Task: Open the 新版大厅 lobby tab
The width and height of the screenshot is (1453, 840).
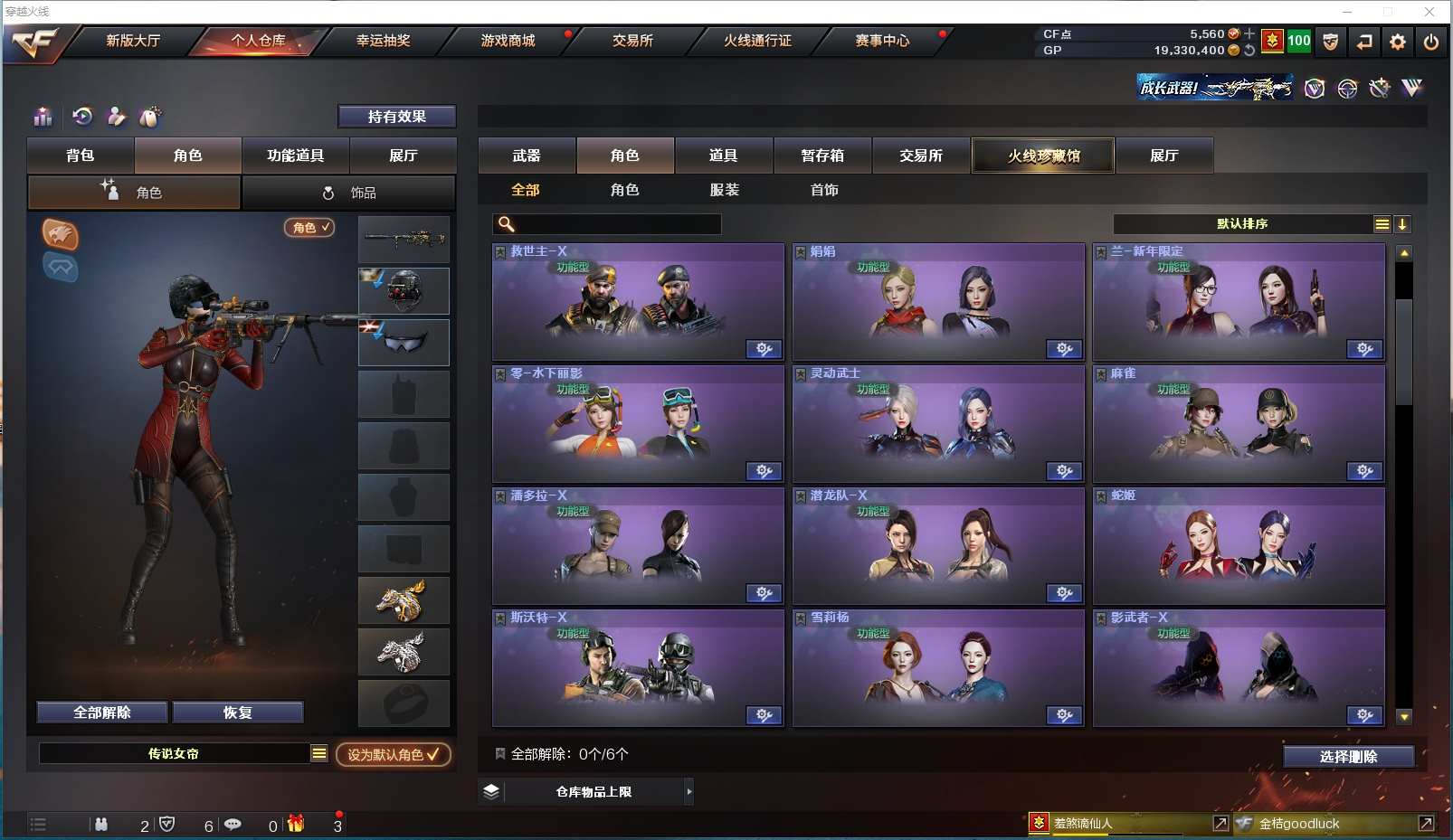Action: coord(133,41)
